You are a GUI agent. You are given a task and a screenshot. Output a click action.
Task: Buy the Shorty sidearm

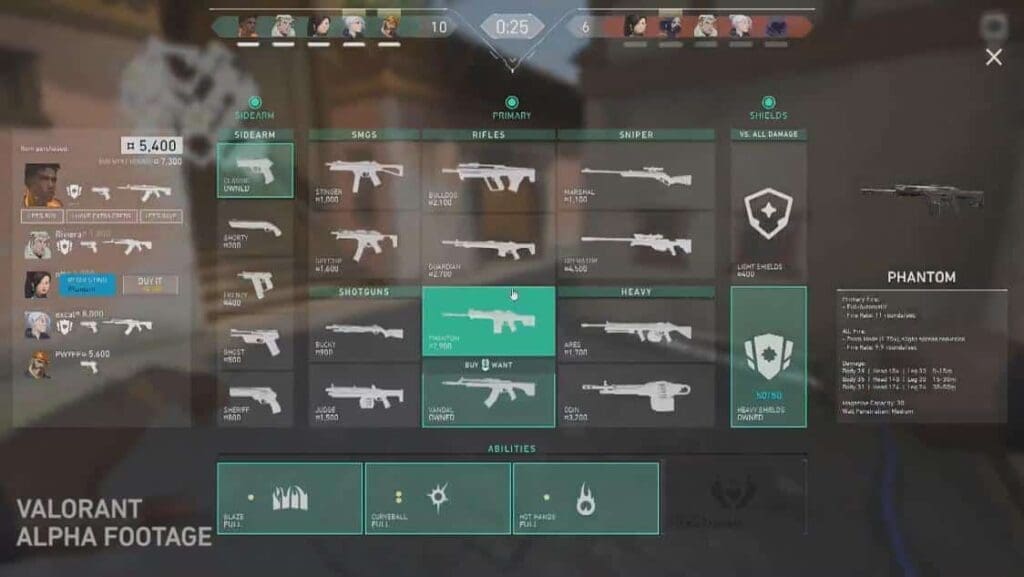pos(255,229)
